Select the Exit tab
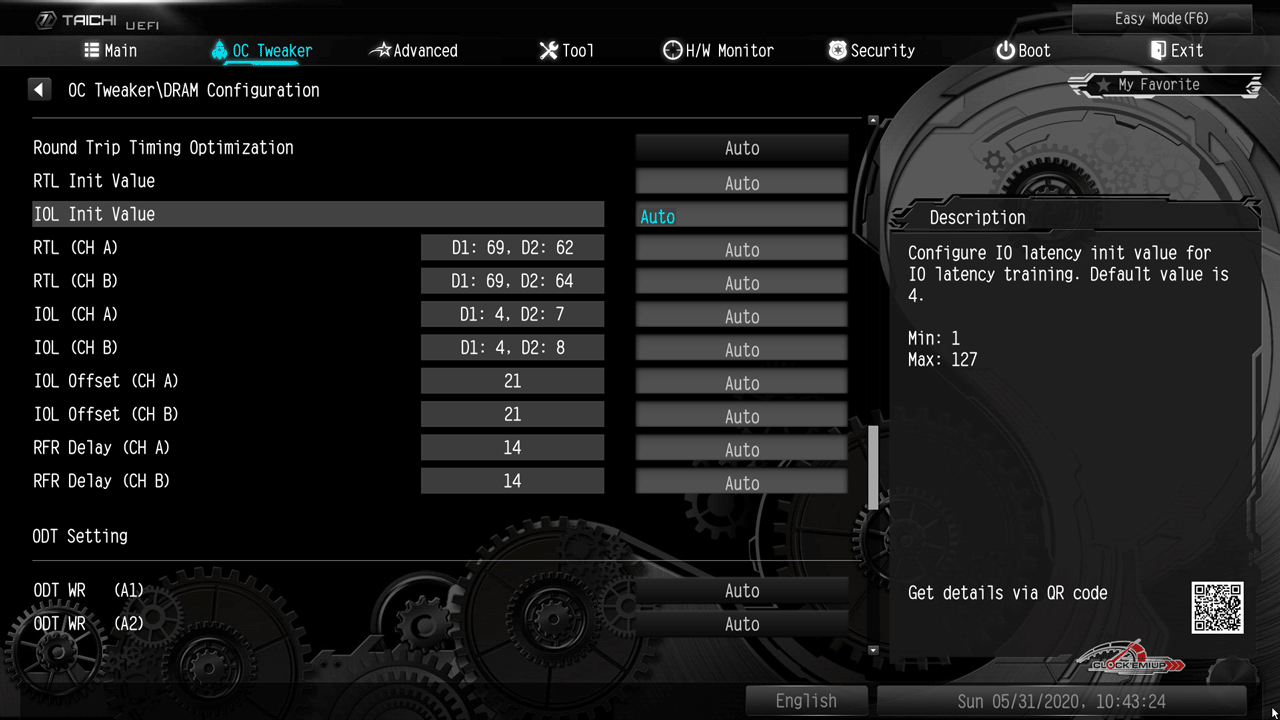The height and width of the screenshot is (720, 1280). pos(1176,51)
